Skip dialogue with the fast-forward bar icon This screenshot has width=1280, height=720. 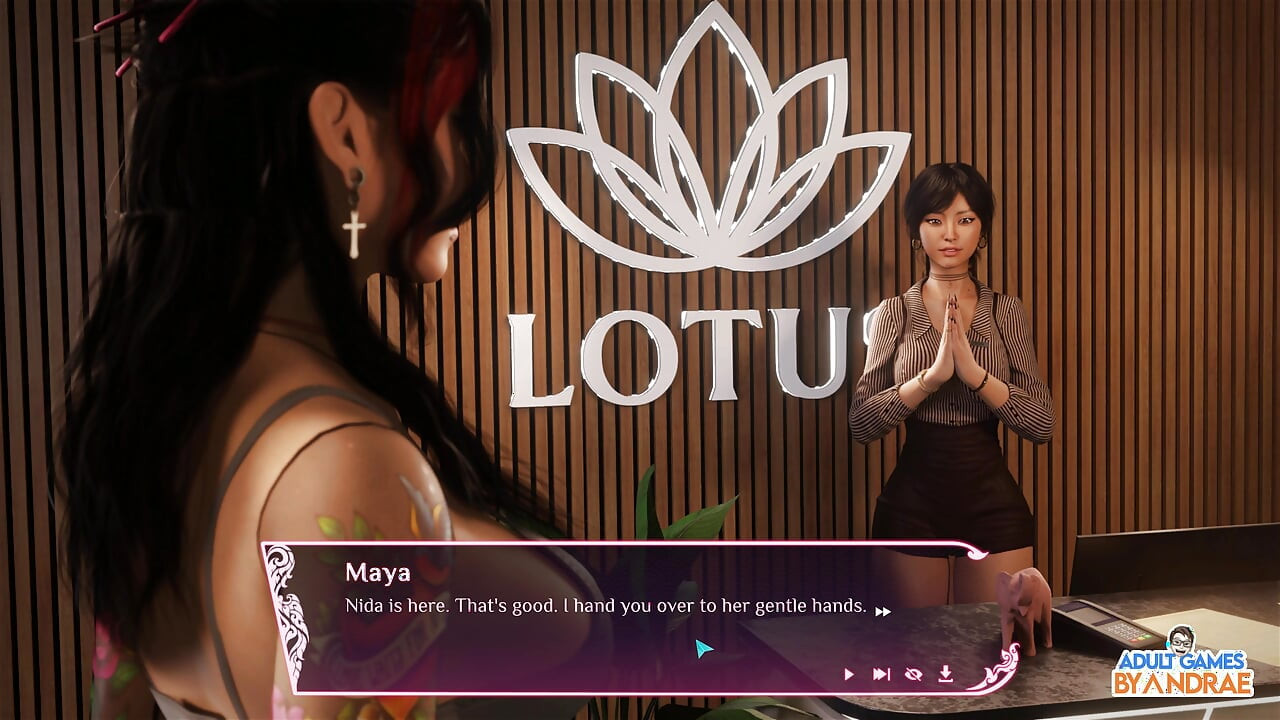coord(881,675)
